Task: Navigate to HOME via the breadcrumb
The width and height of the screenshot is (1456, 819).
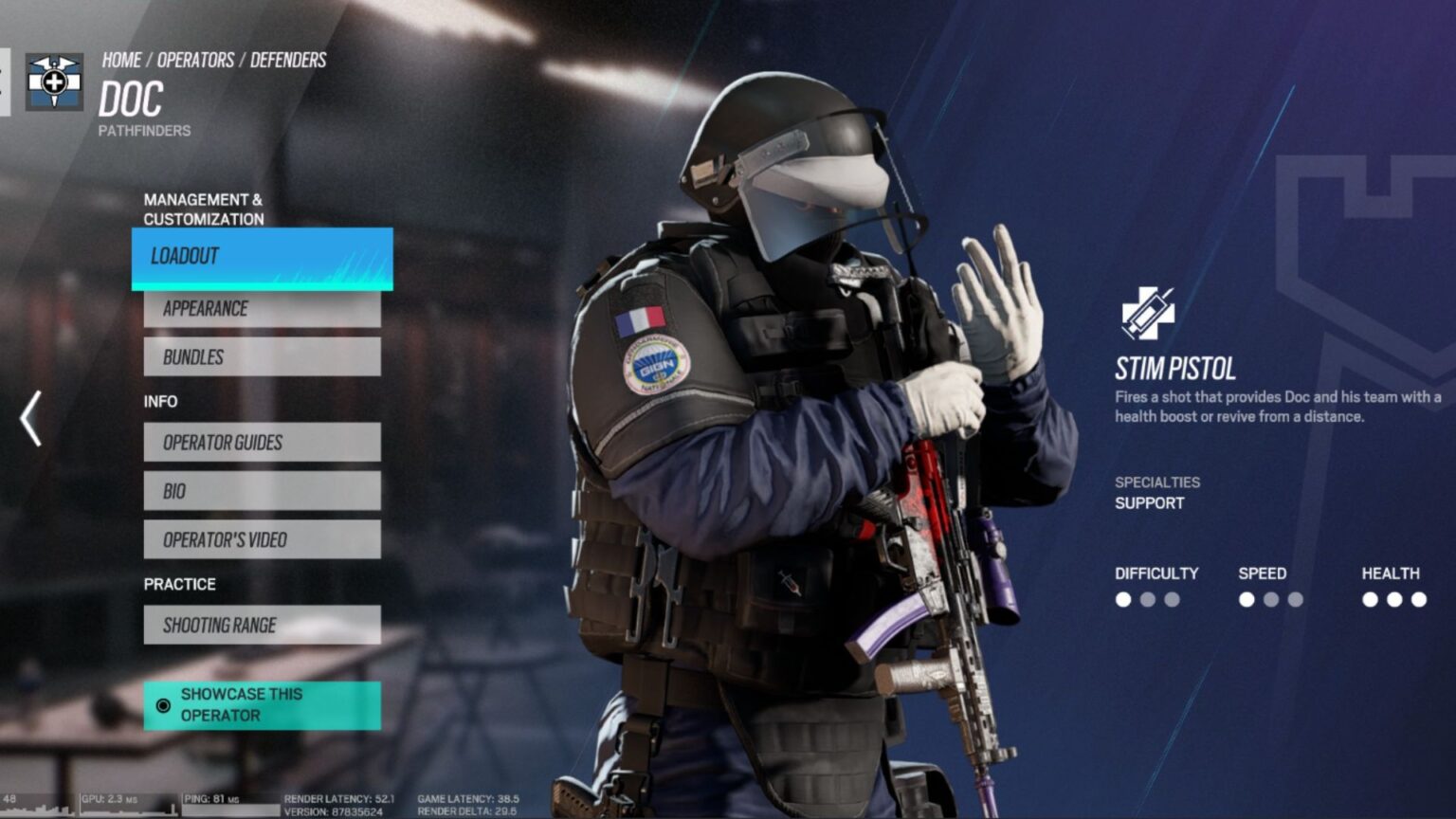Action: point(119,60)
